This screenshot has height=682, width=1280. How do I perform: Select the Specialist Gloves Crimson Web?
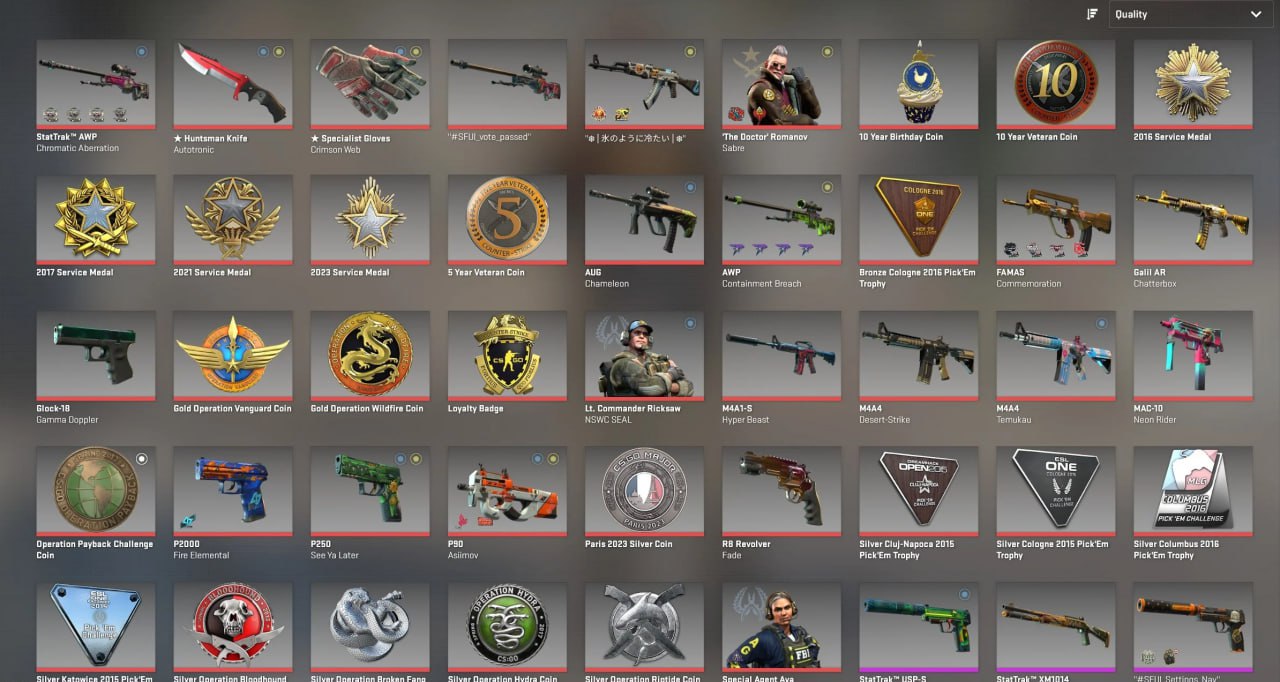[x=370, y=83]
